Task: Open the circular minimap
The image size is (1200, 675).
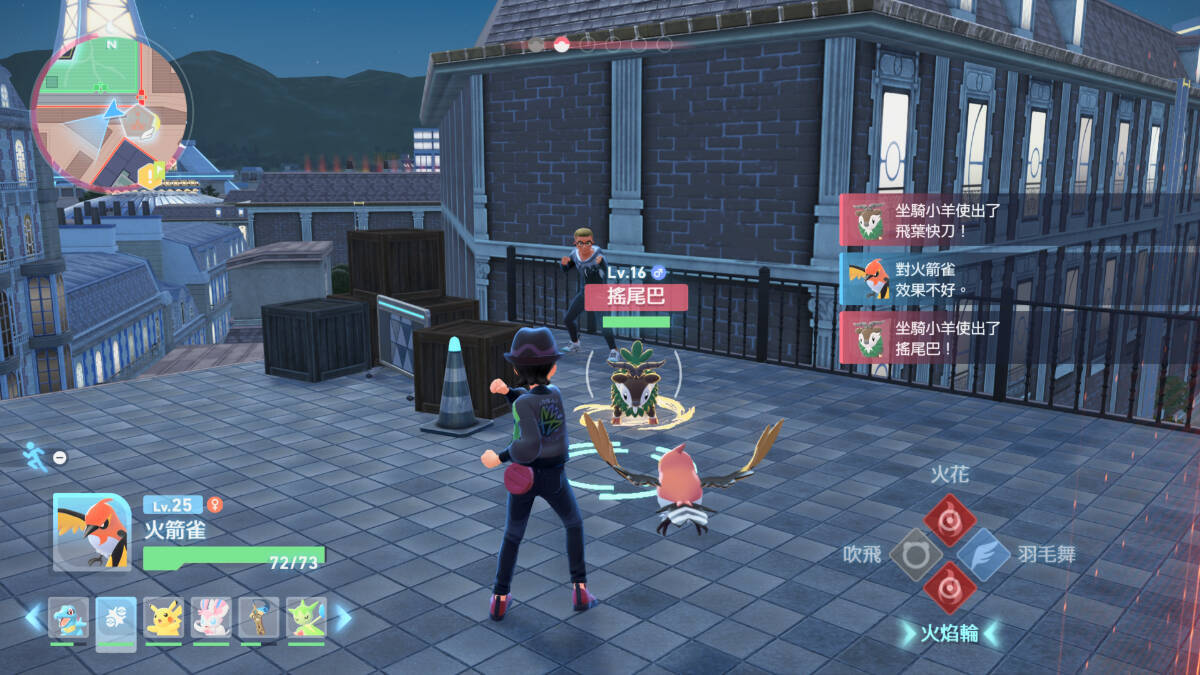Action: tap(109, 112)
